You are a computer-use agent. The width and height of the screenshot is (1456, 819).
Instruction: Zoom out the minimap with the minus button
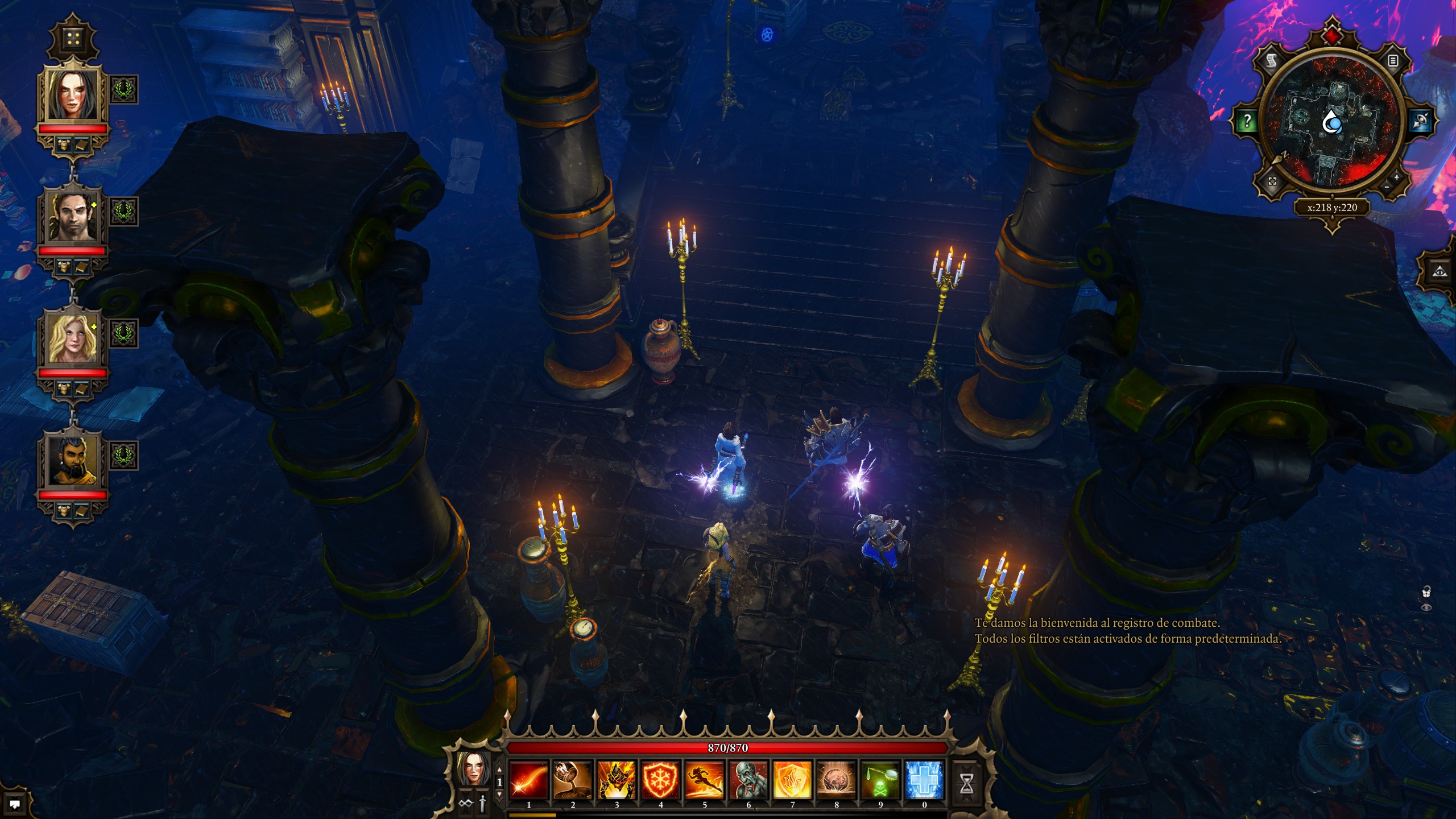click(1386, 188)
